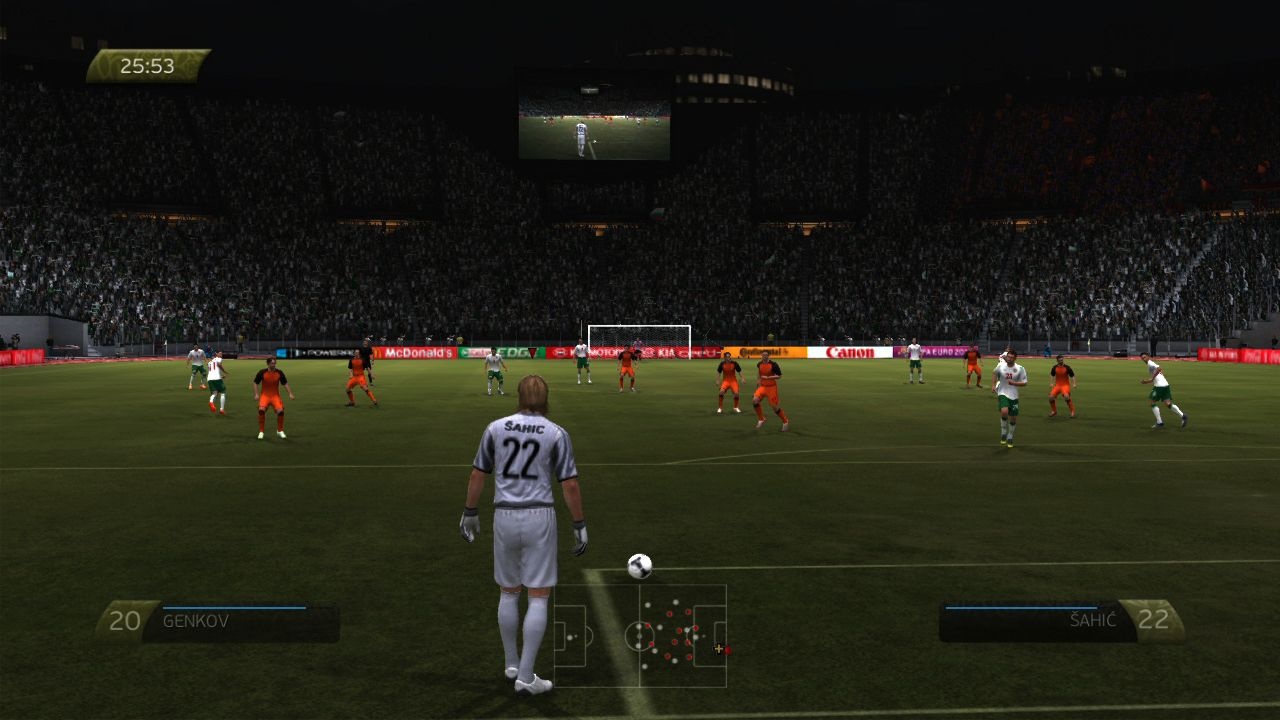Select the ŠAHIĆ name plate on the right
Image resolution: width=1280 pixels, height=720 pixels.
1092,620
